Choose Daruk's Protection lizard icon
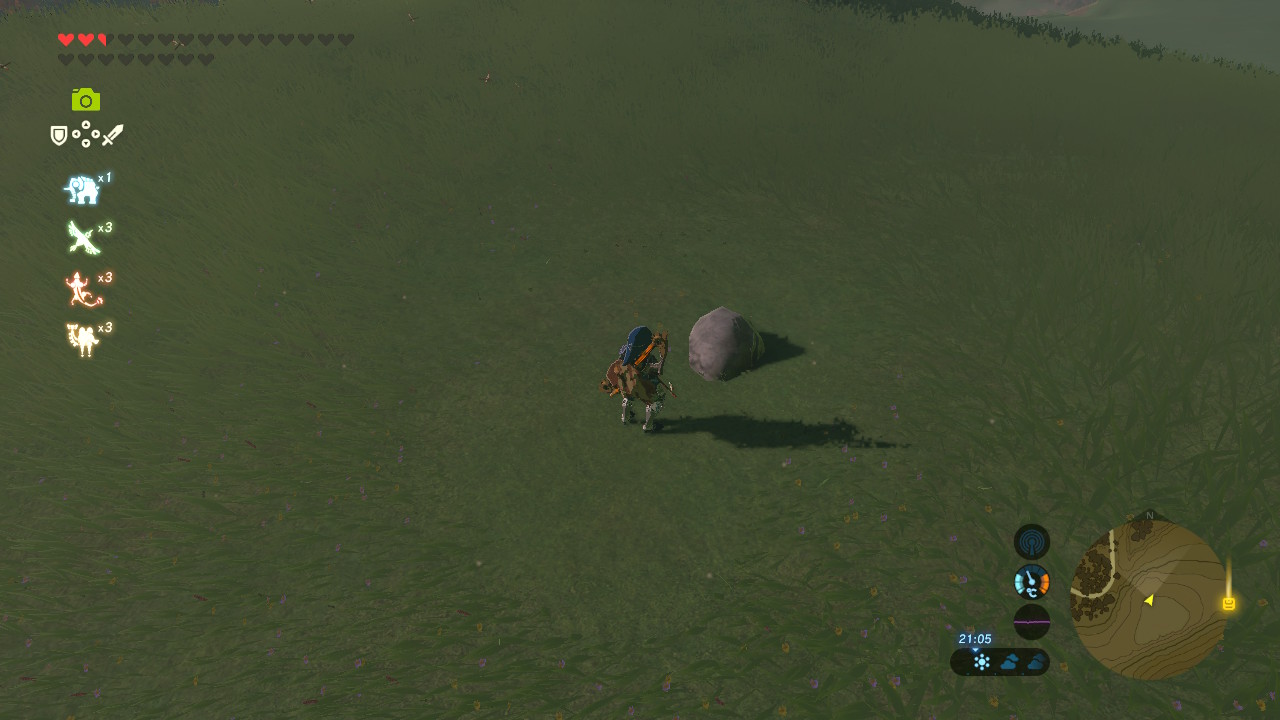 click(x=84, y=290)
